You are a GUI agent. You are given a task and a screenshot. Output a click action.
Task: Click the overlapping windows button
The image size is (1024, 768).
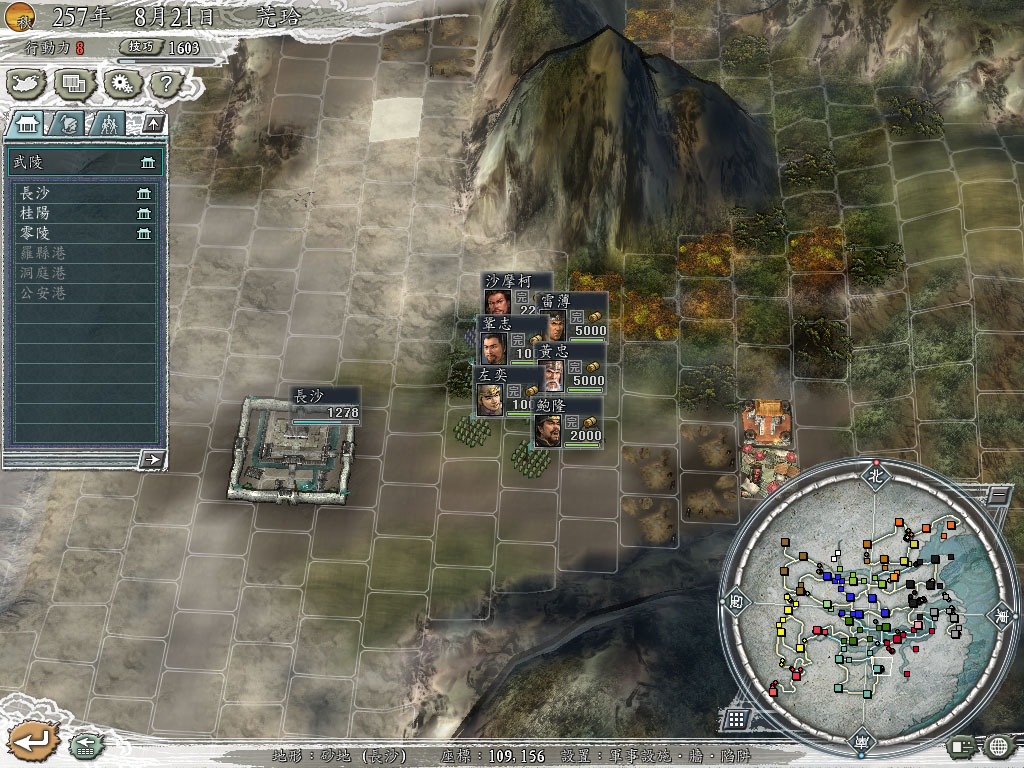coord(75,83)
